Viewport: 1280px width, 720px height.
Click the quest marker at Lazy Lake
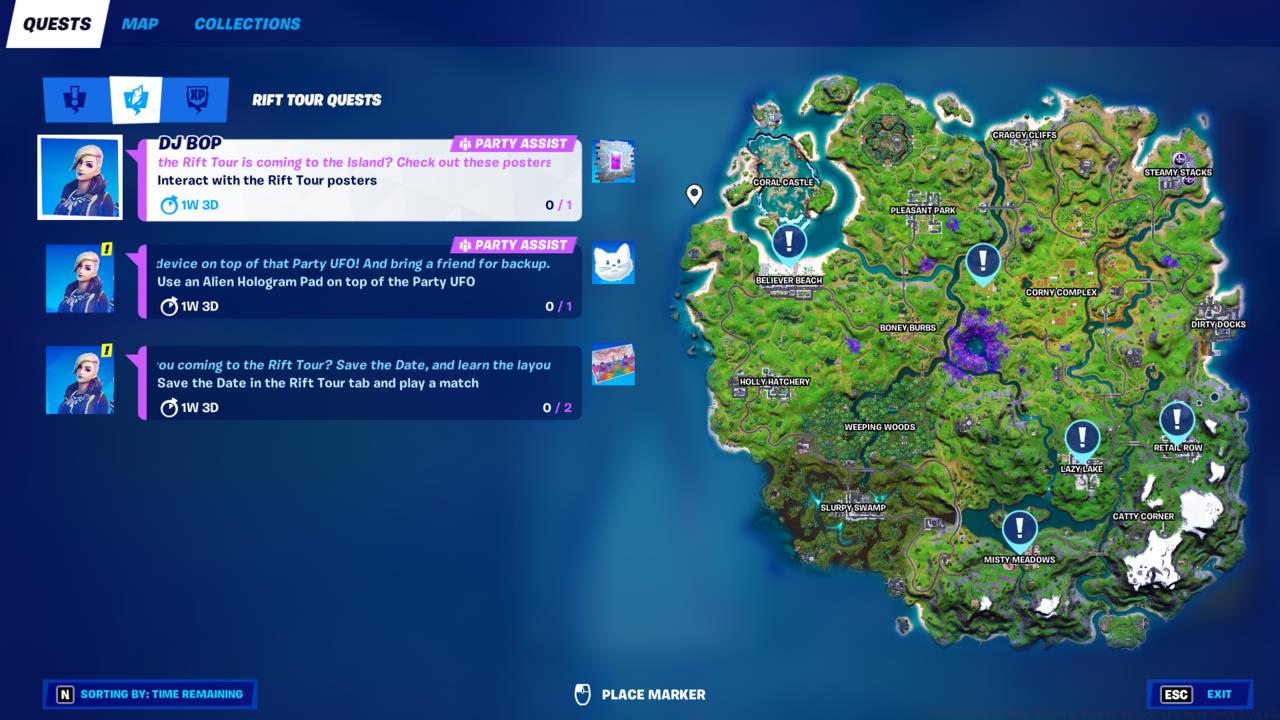click(x=1081, y=437)
